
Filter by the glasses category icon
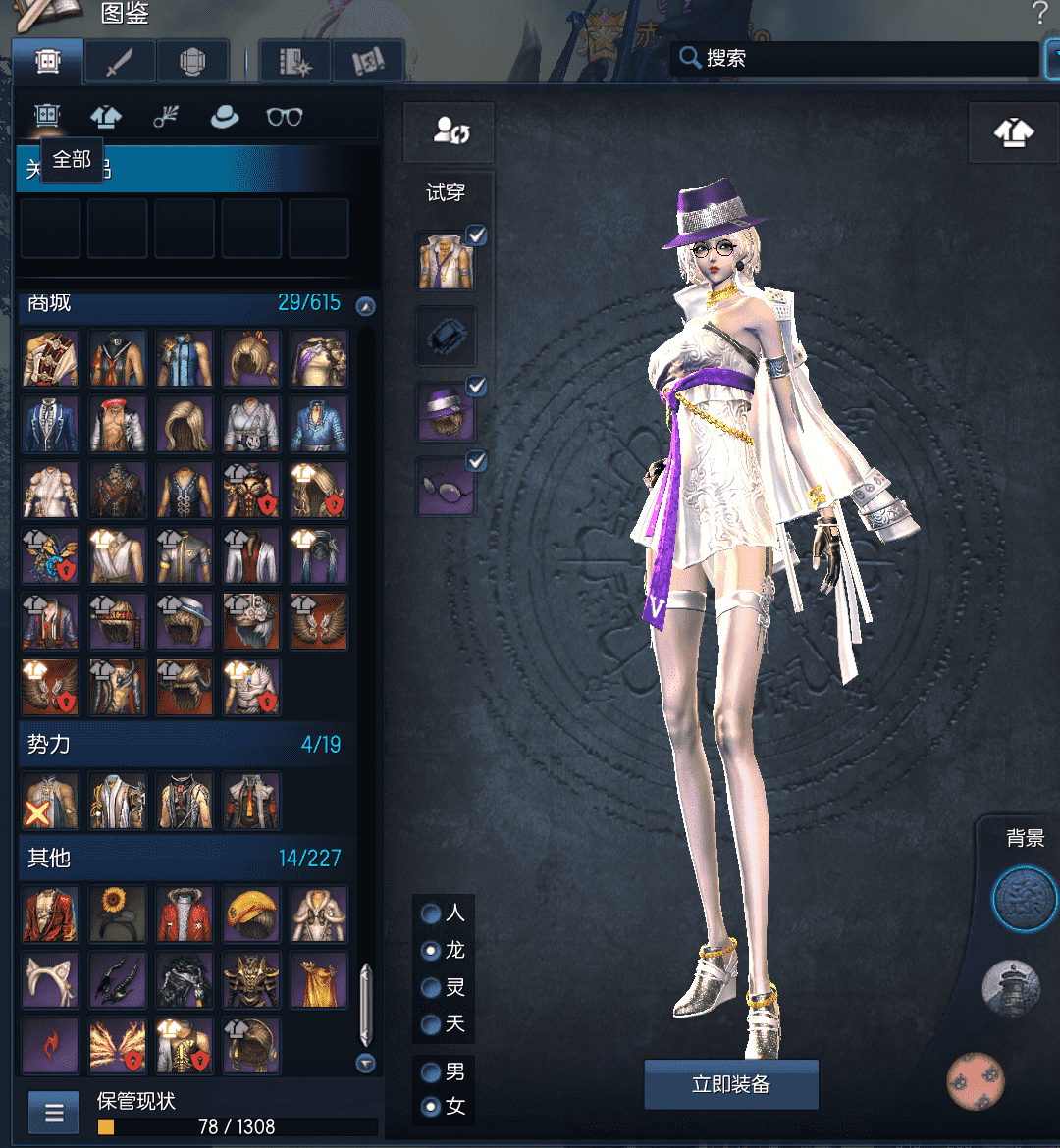(x=285, y=117)
